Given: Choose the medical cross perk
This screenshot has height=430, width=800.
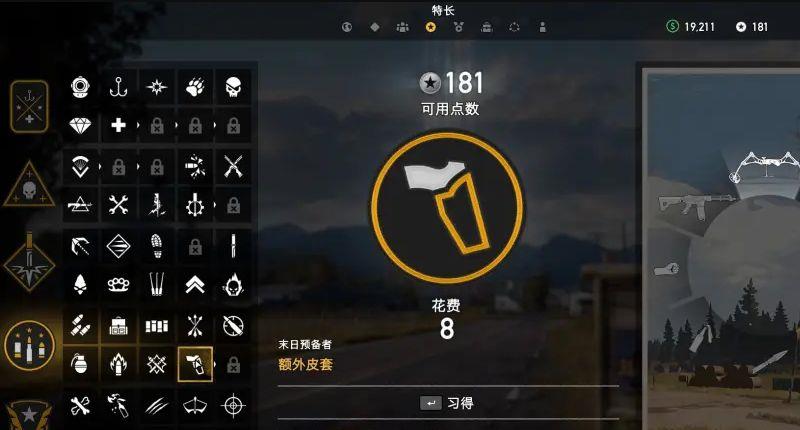Looking at the screenshot, I should click(x=119, y=126).
